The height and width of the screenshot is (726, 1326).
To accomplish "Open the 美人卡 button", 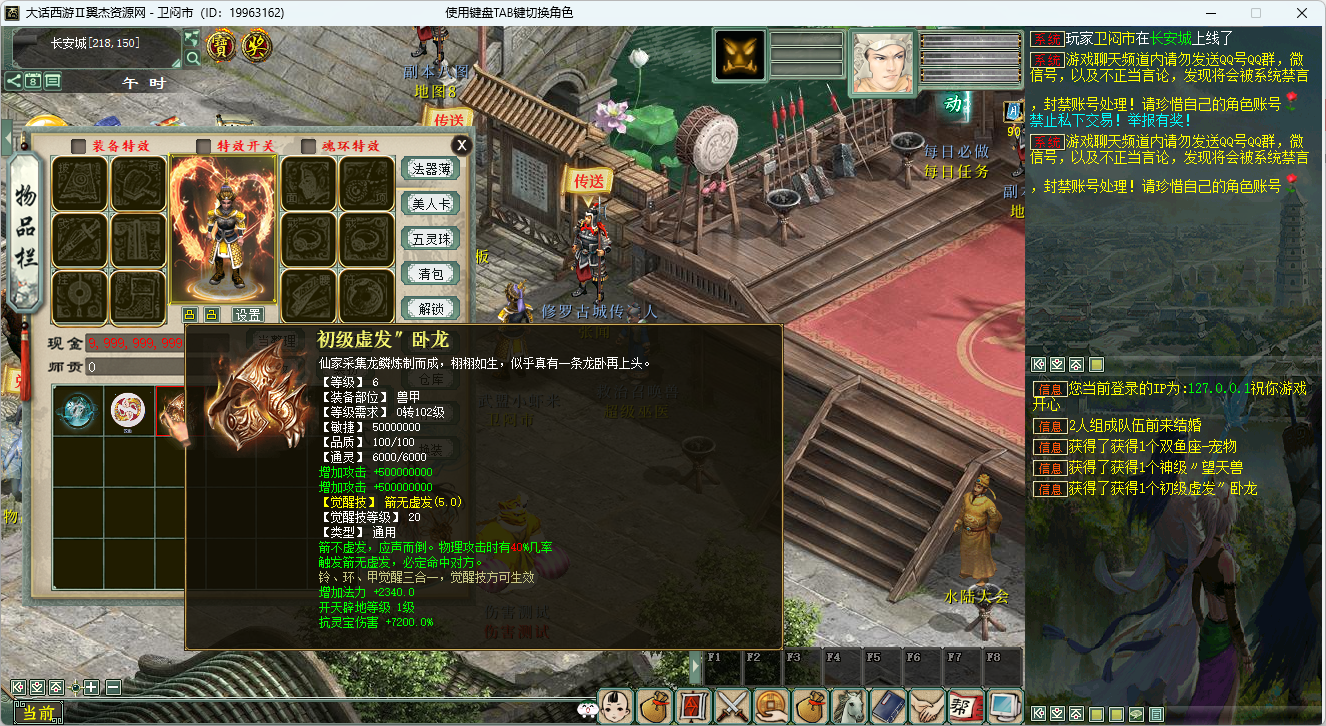I will 430,203.
